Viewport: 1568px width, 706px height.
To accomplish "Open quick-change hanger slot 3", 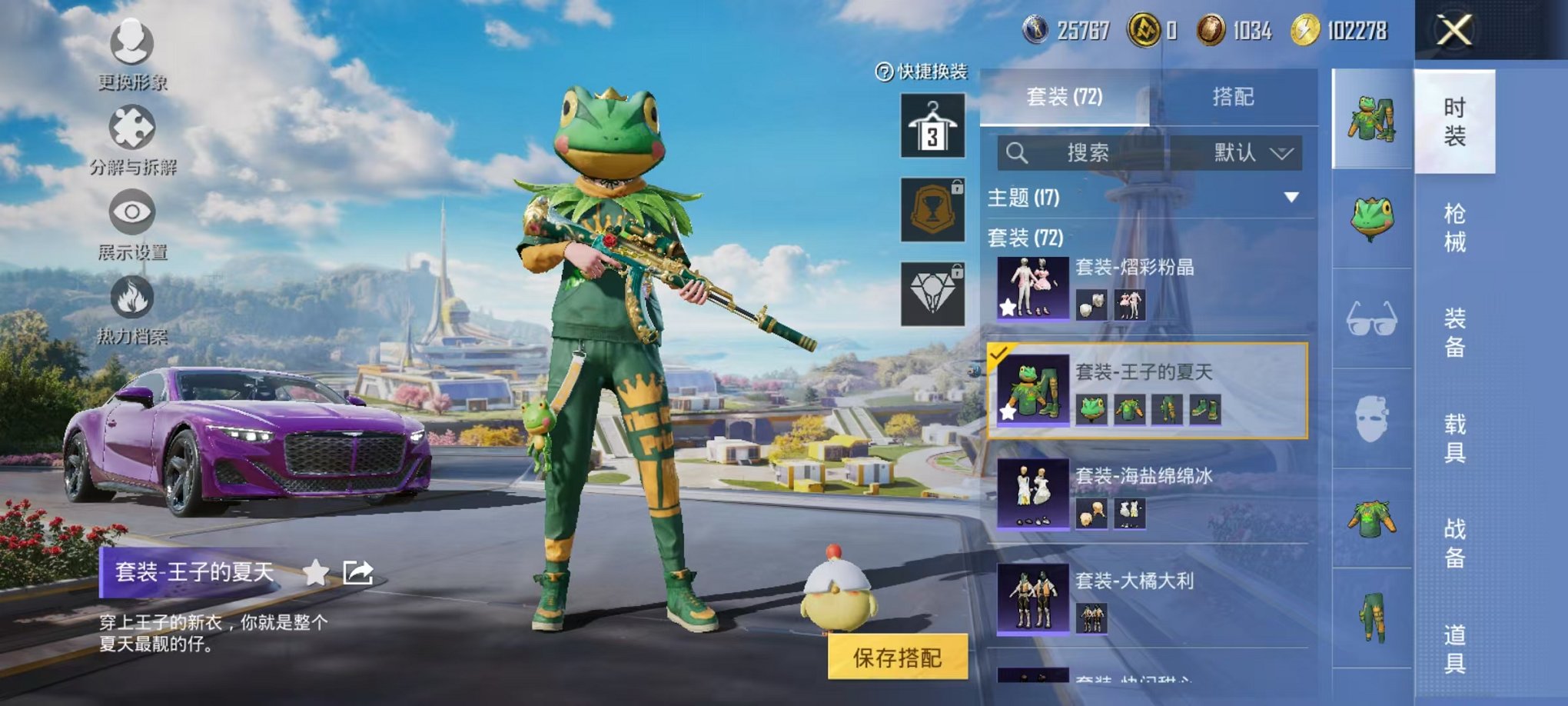I will [x=932, y=126].
